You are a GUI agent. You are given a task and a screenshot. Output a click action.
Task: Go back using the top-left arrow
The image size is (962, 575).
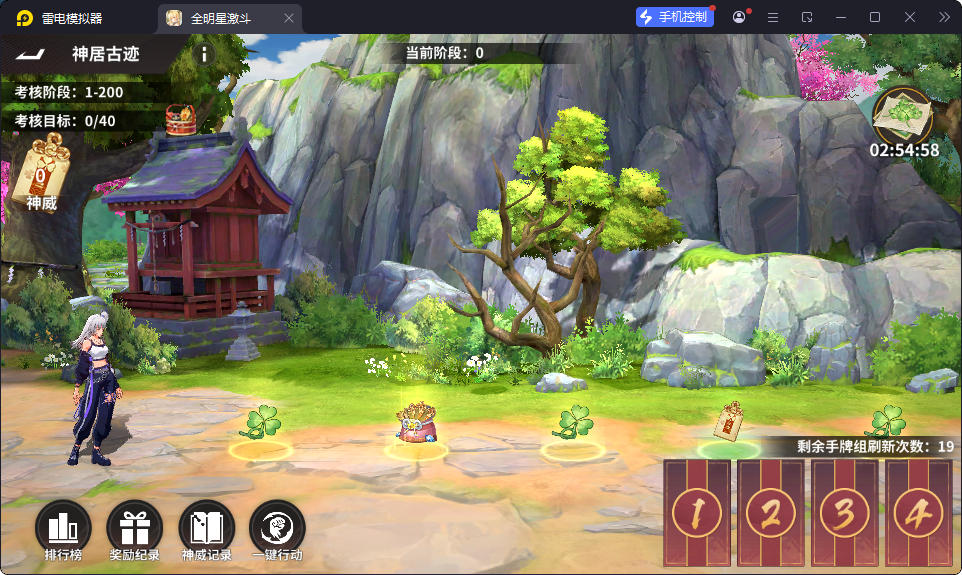click(32, 54)
